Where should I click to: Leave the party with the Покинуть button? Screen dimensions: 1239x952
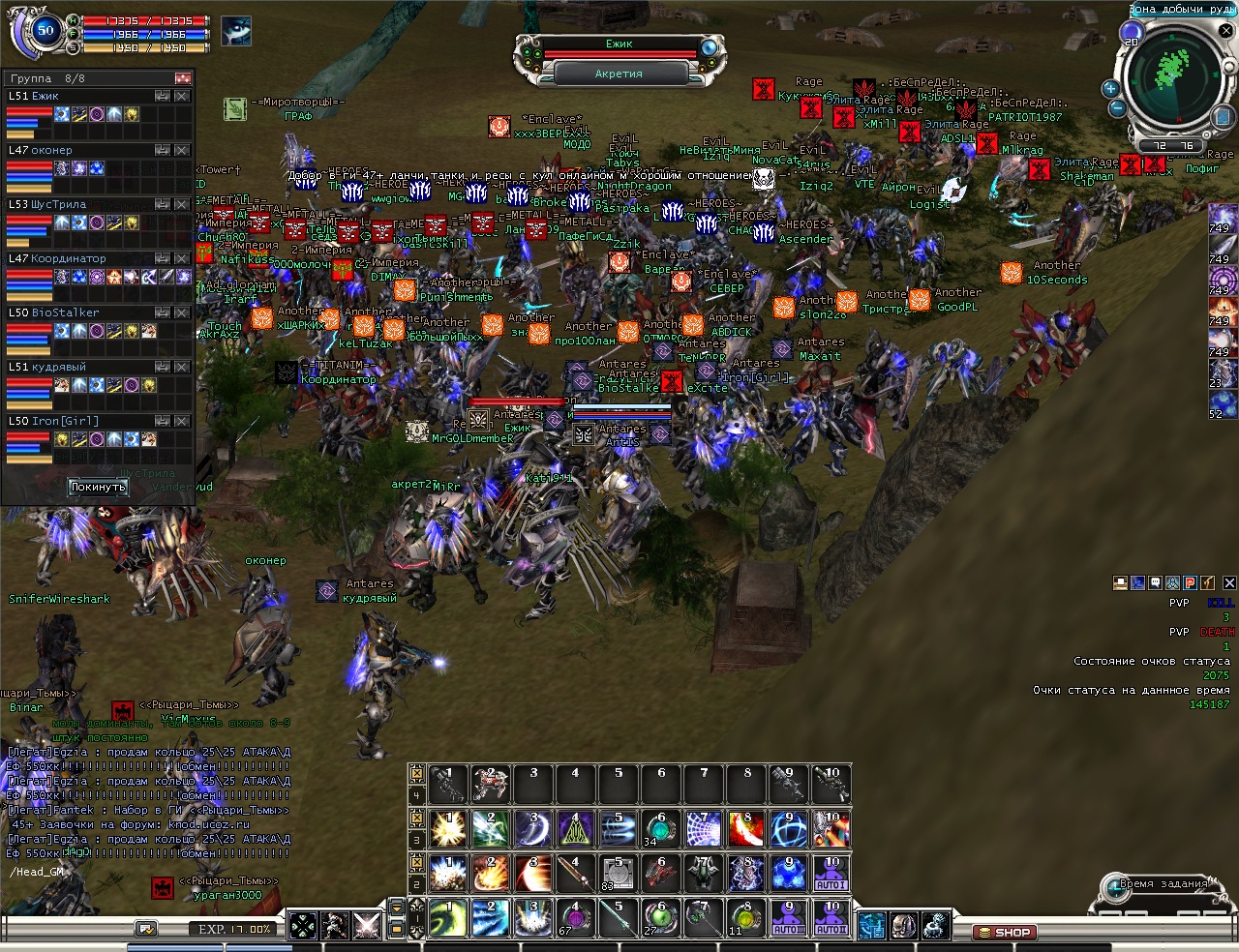tap(98, 487)
